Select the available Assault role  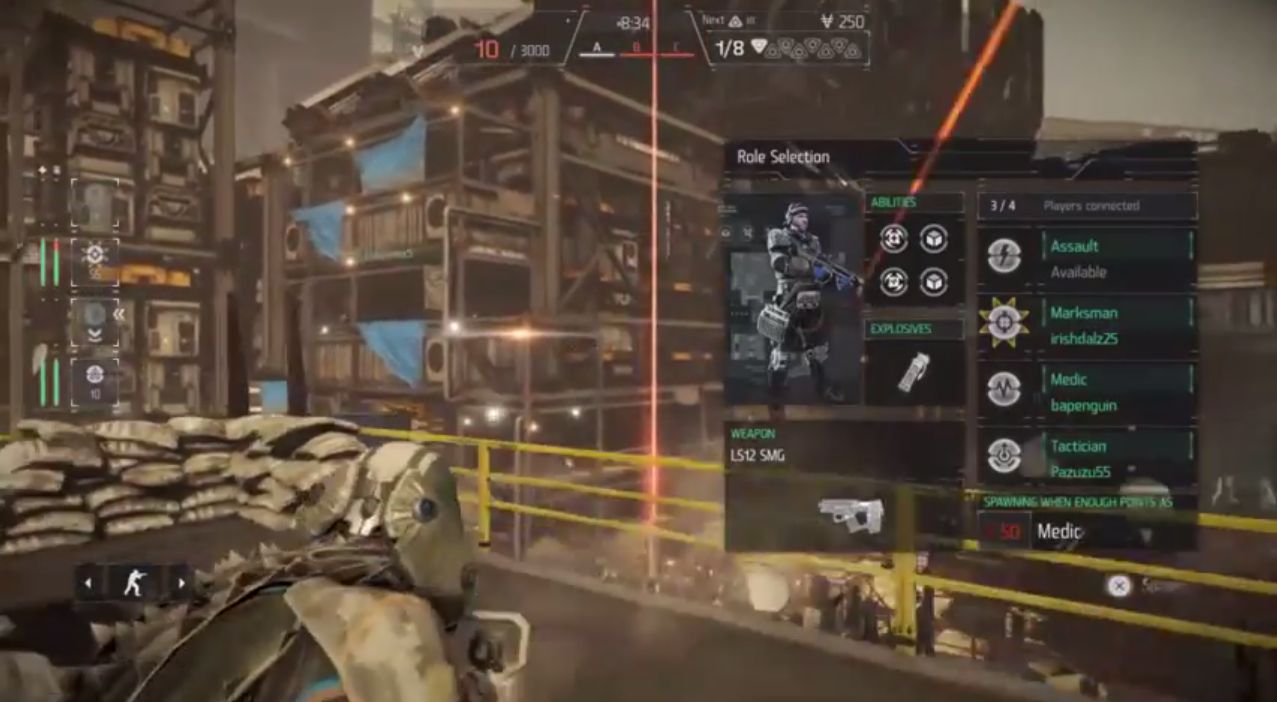(1087, 258)
